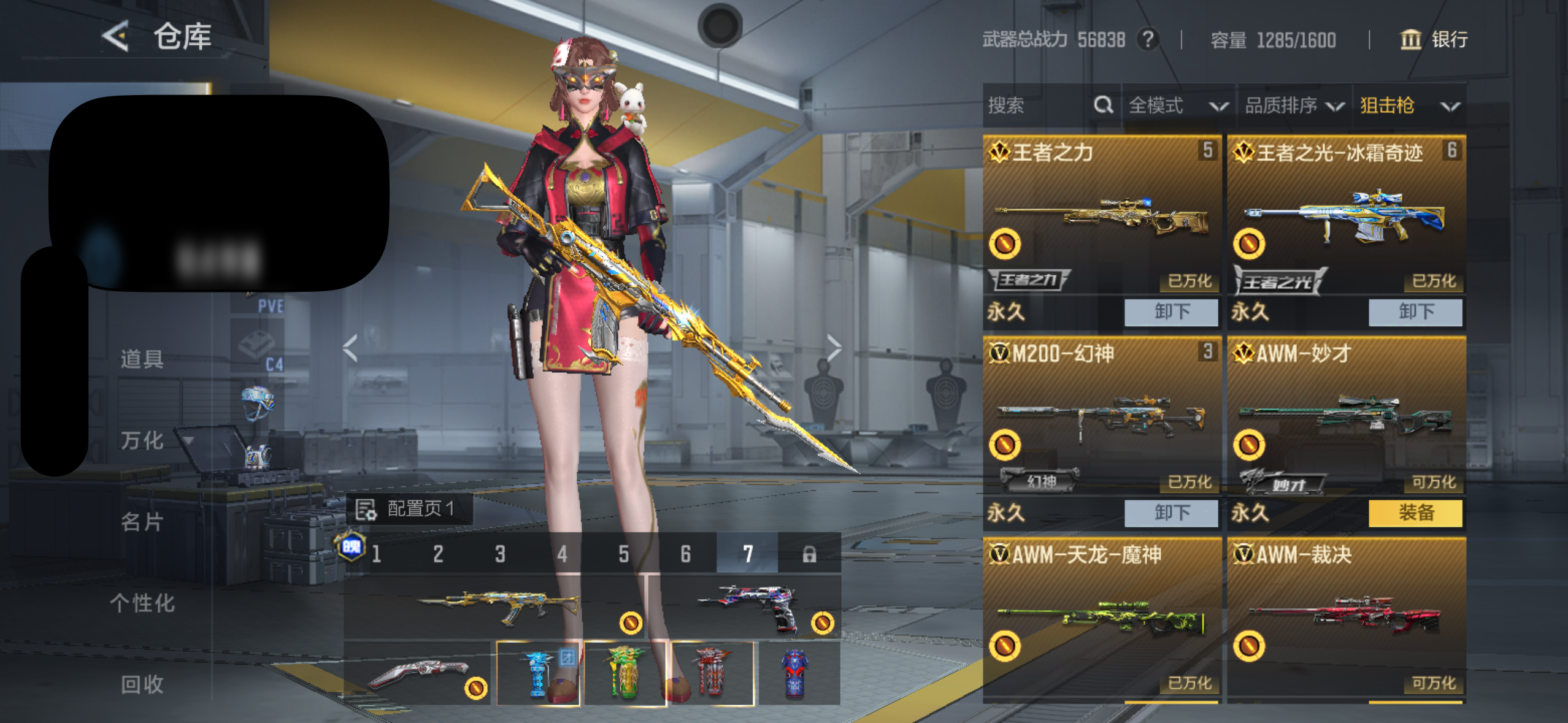The image size is (1568, 723).
Task: Unequip 王者之力 with its 卸下 button
Action: (1170, 312)
